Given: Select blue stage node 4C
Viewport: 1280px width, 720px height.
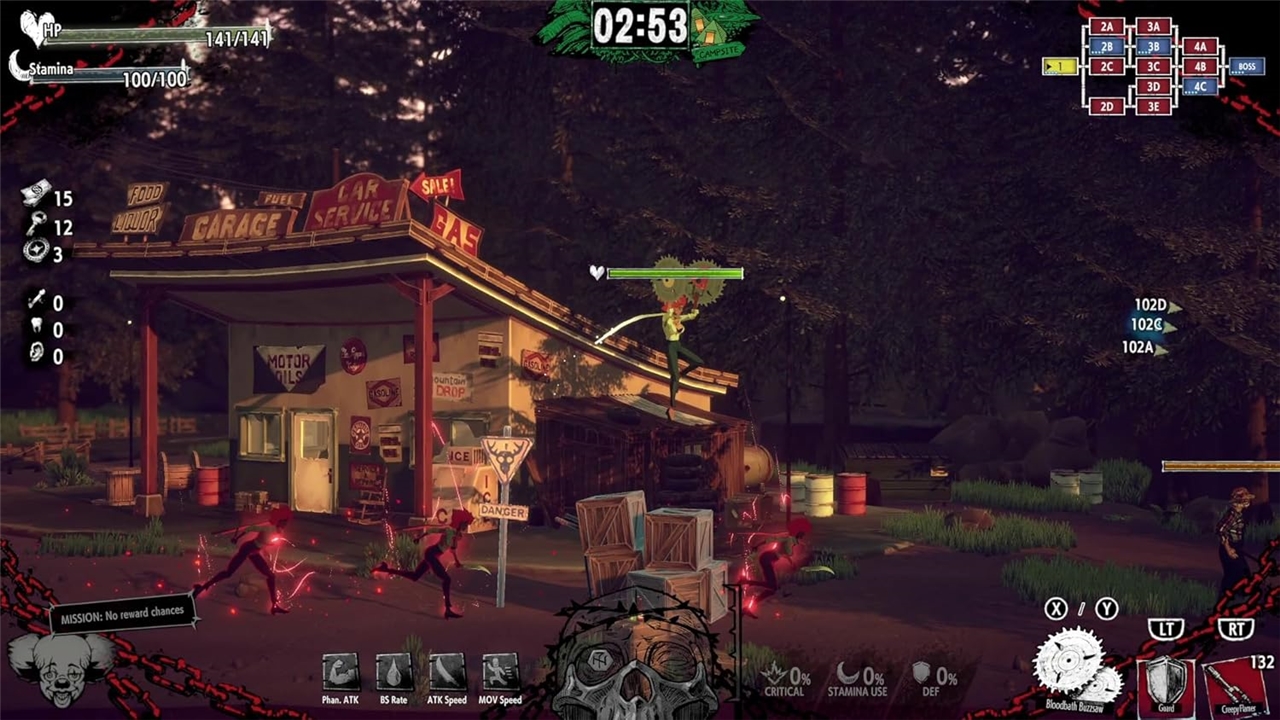Looking at the screenshot, I should (1200, 87).
